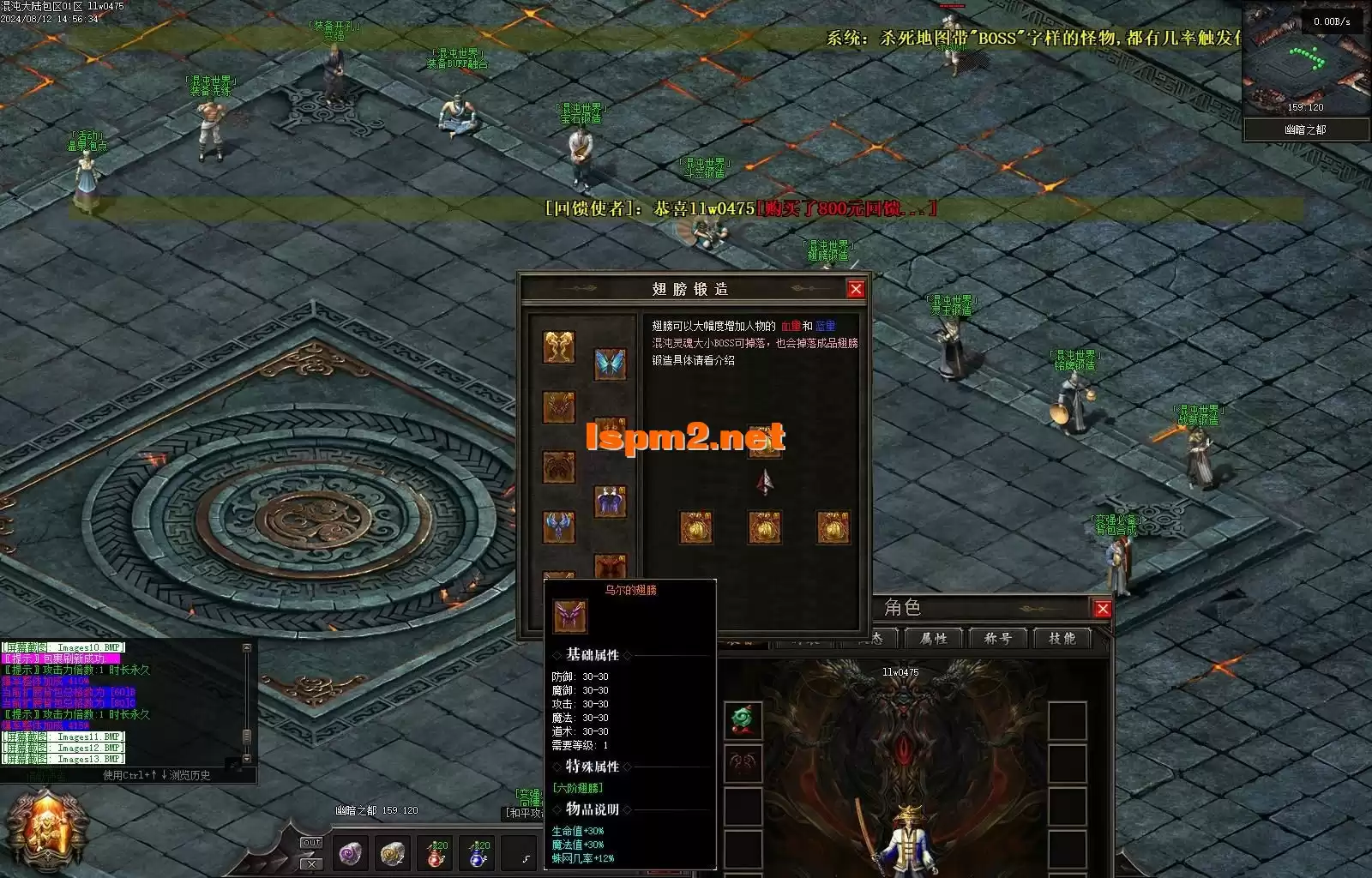
Task: Close the 角色 character panel
Action: [x=1102, y=609]
